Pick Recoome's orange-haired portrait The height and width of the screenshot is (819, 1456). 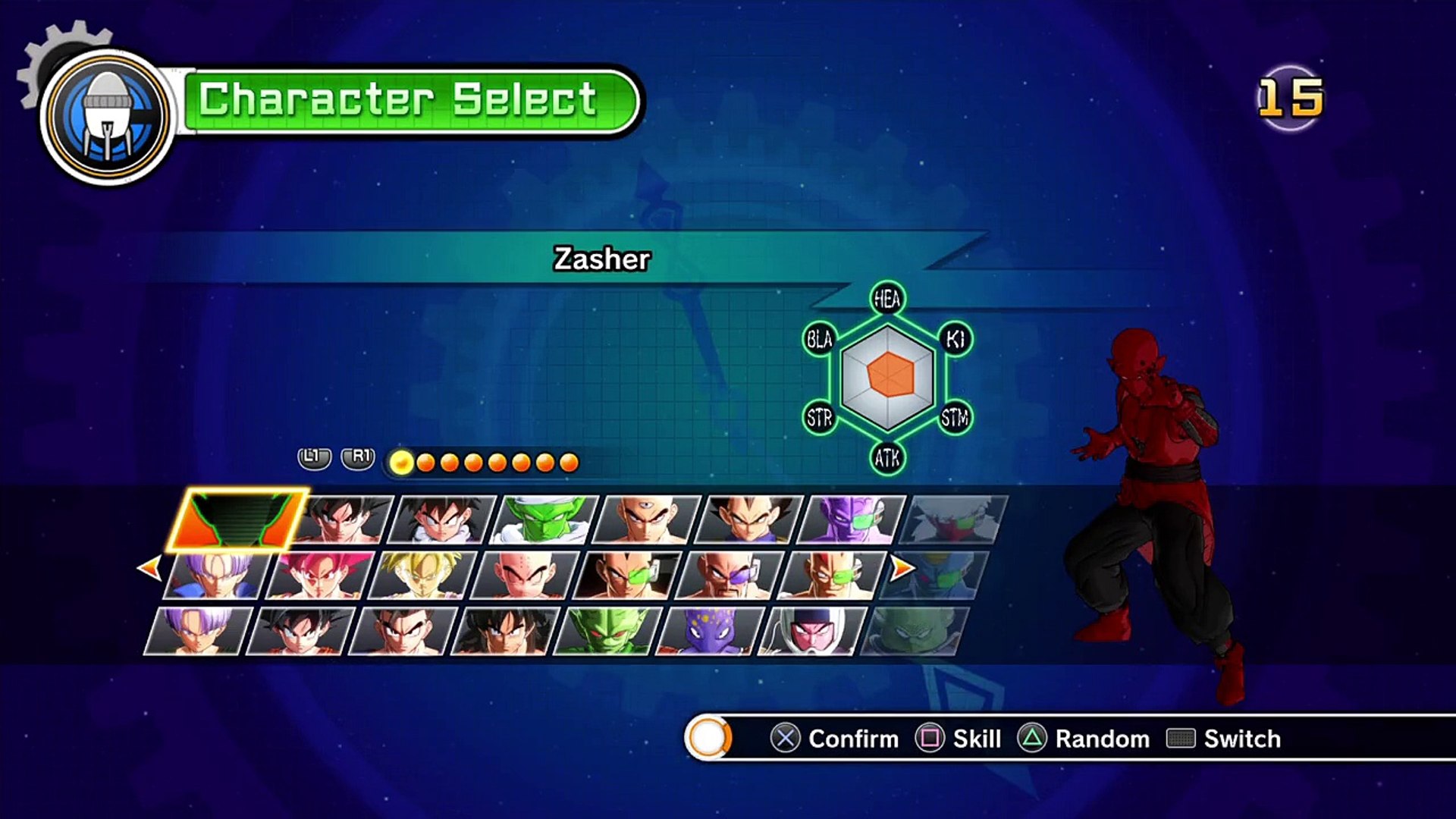[831, 576]
